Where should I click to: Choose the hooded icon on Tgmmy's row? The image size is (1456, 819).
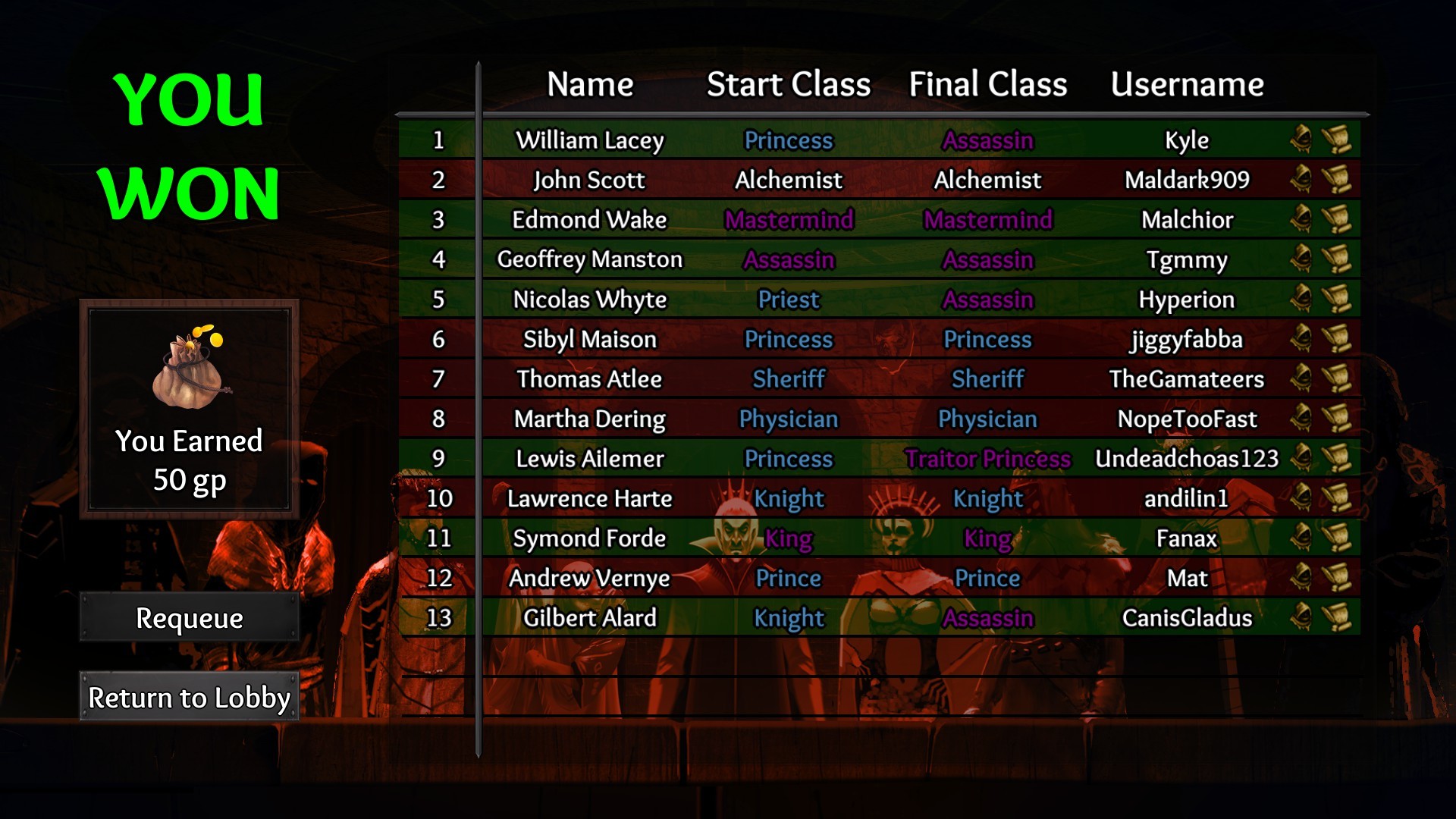[1301, 259]
